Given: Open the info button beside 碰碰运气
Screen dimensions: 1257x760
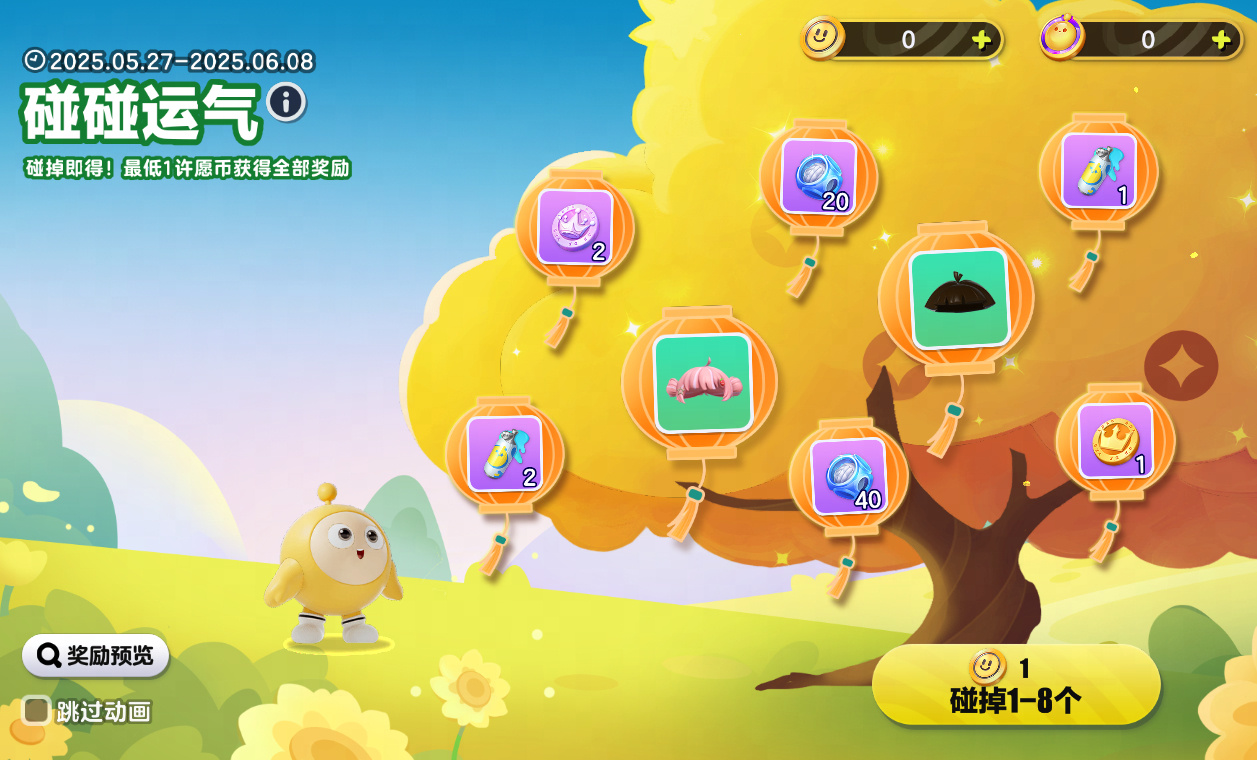Looking at the screenshot, I should 286,102.
